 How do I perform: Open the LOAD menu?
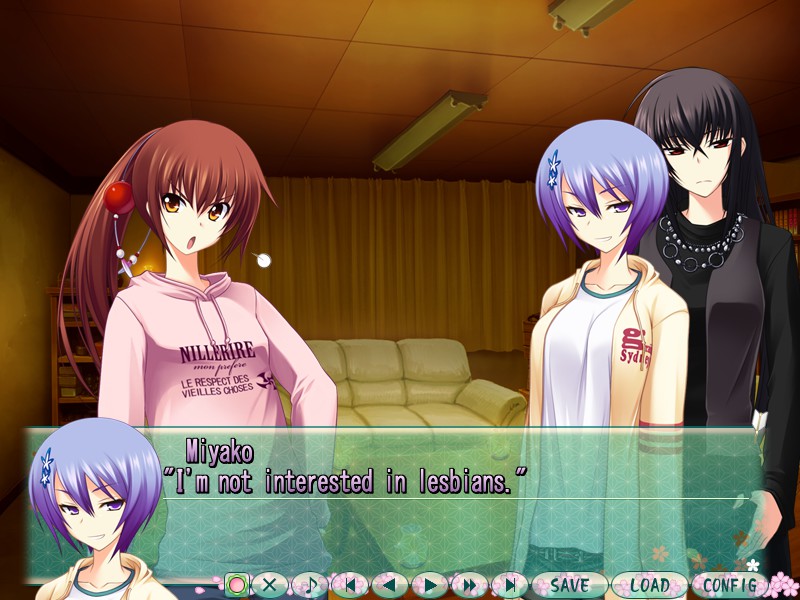pos(649,584)
